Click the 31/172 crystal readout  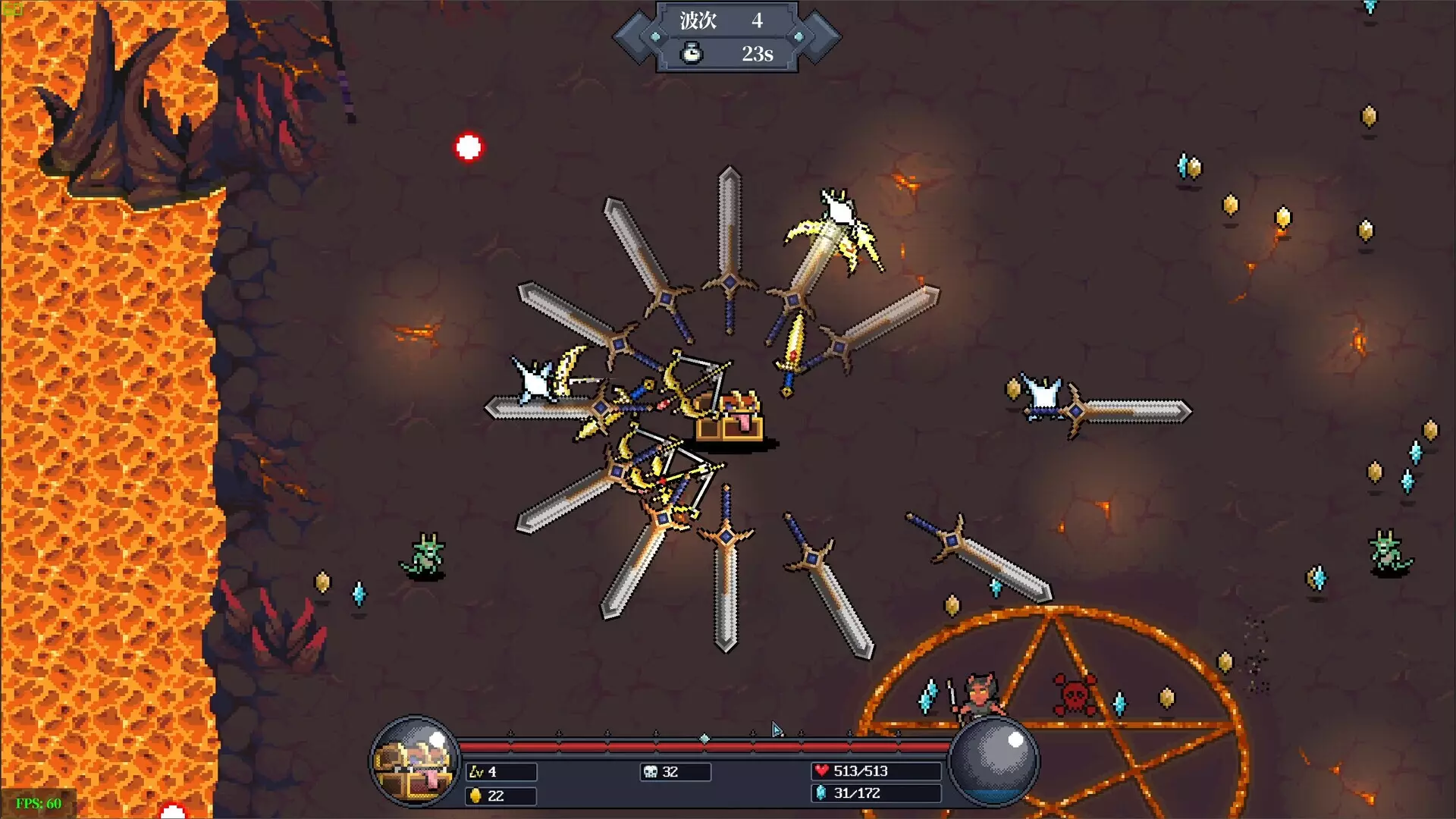(876, 794)
